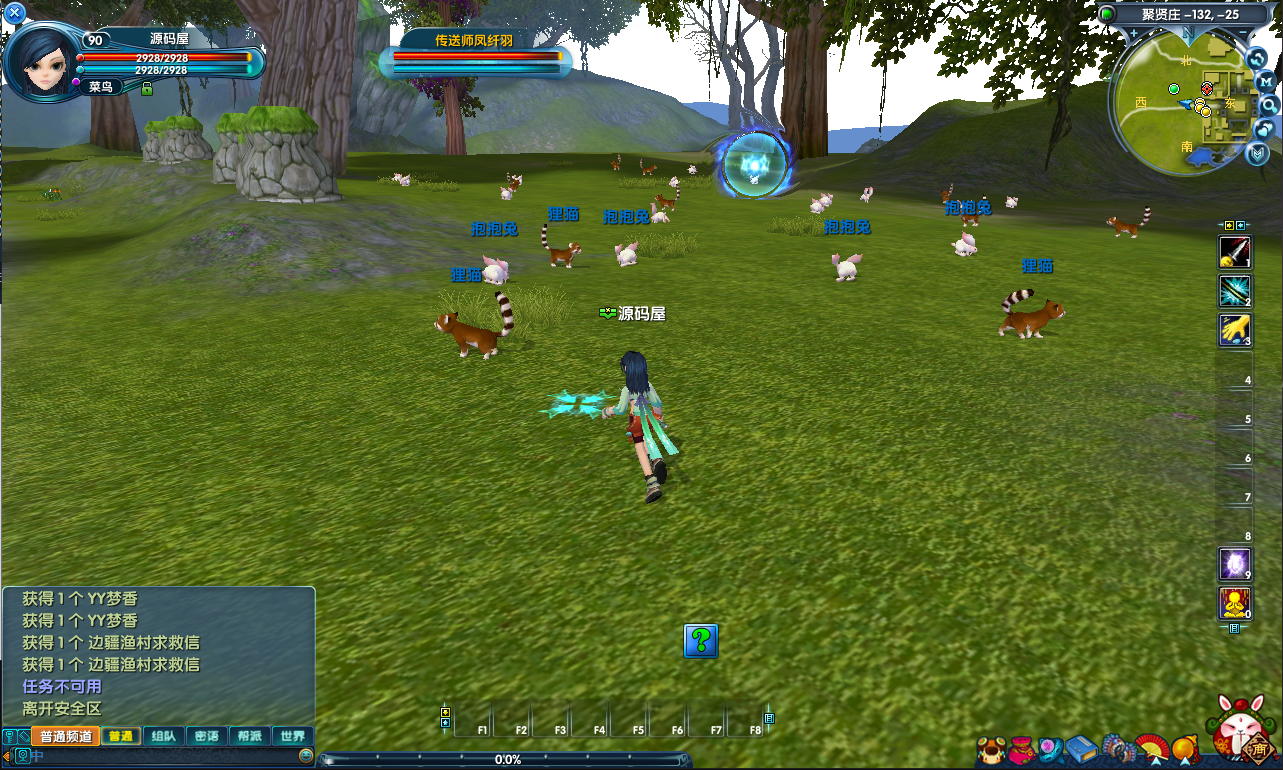Switch chat to the 组队 team tab
Screen dimensions: 1283x770
[x=163, y=736]
